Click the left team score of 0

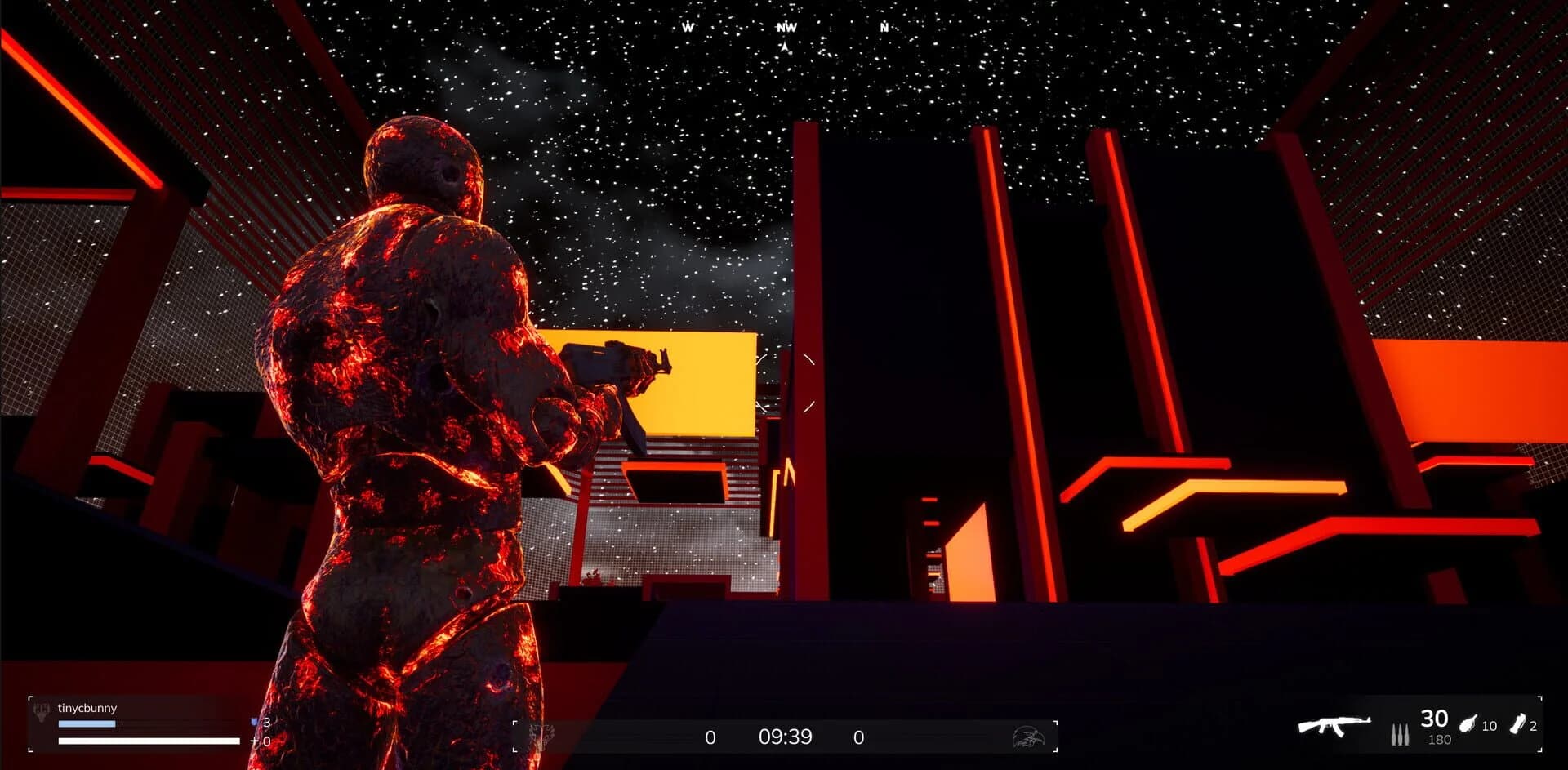[710, 737]
